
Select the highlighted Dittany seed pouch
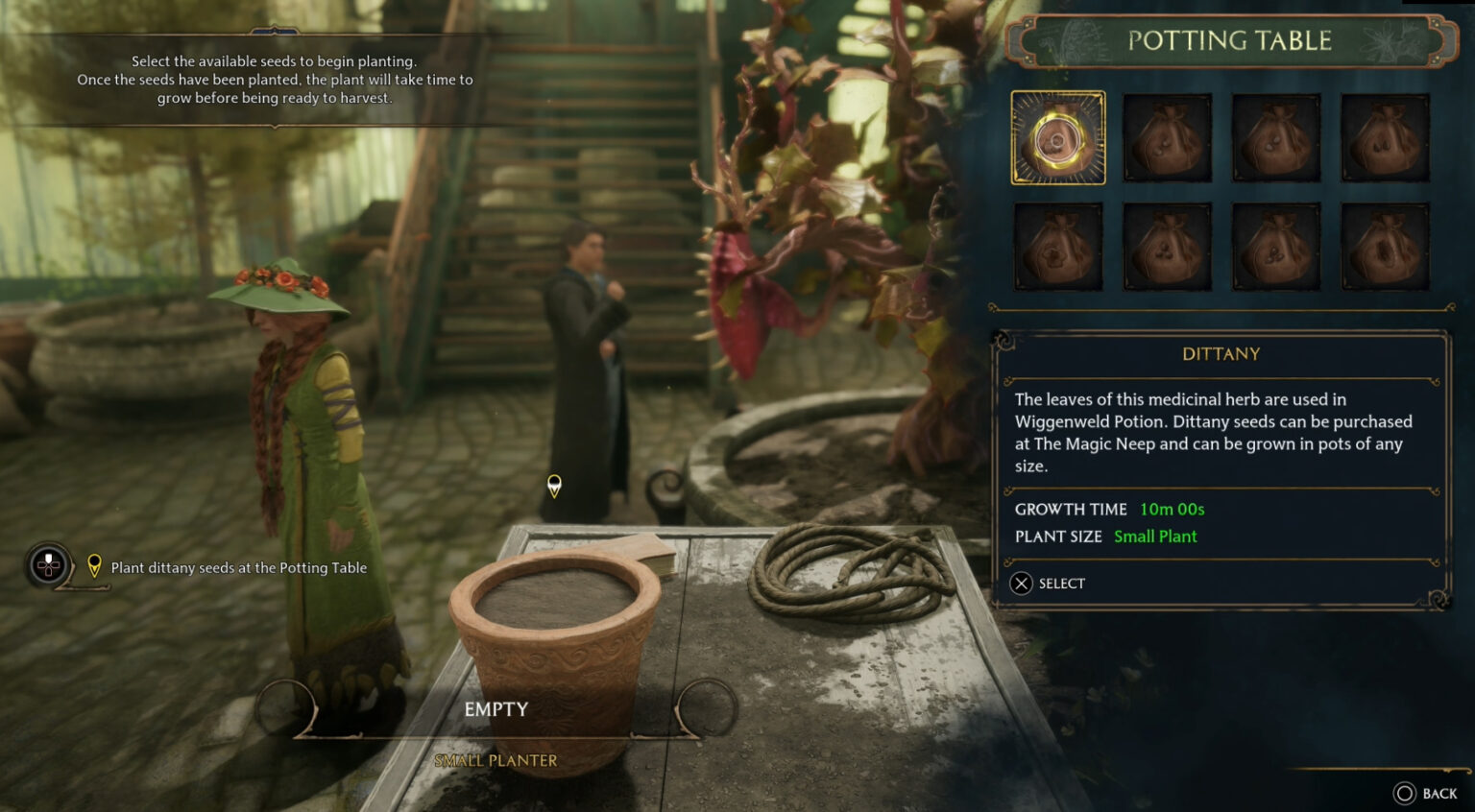pos(1058,136)
